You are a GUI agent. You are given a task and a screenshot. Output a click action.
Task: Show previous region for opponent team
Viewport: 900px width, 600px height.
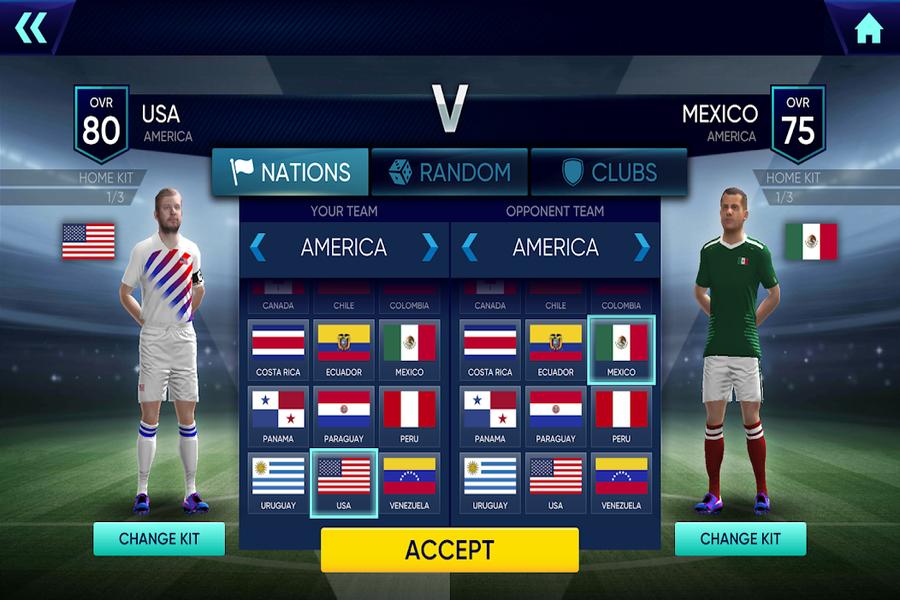coord(469,247)
